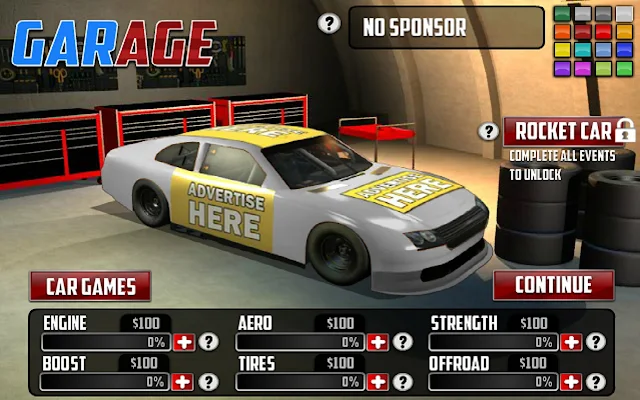Show the Tires help info
Viewport: 640px width, 400px height.
click(401, 381)
